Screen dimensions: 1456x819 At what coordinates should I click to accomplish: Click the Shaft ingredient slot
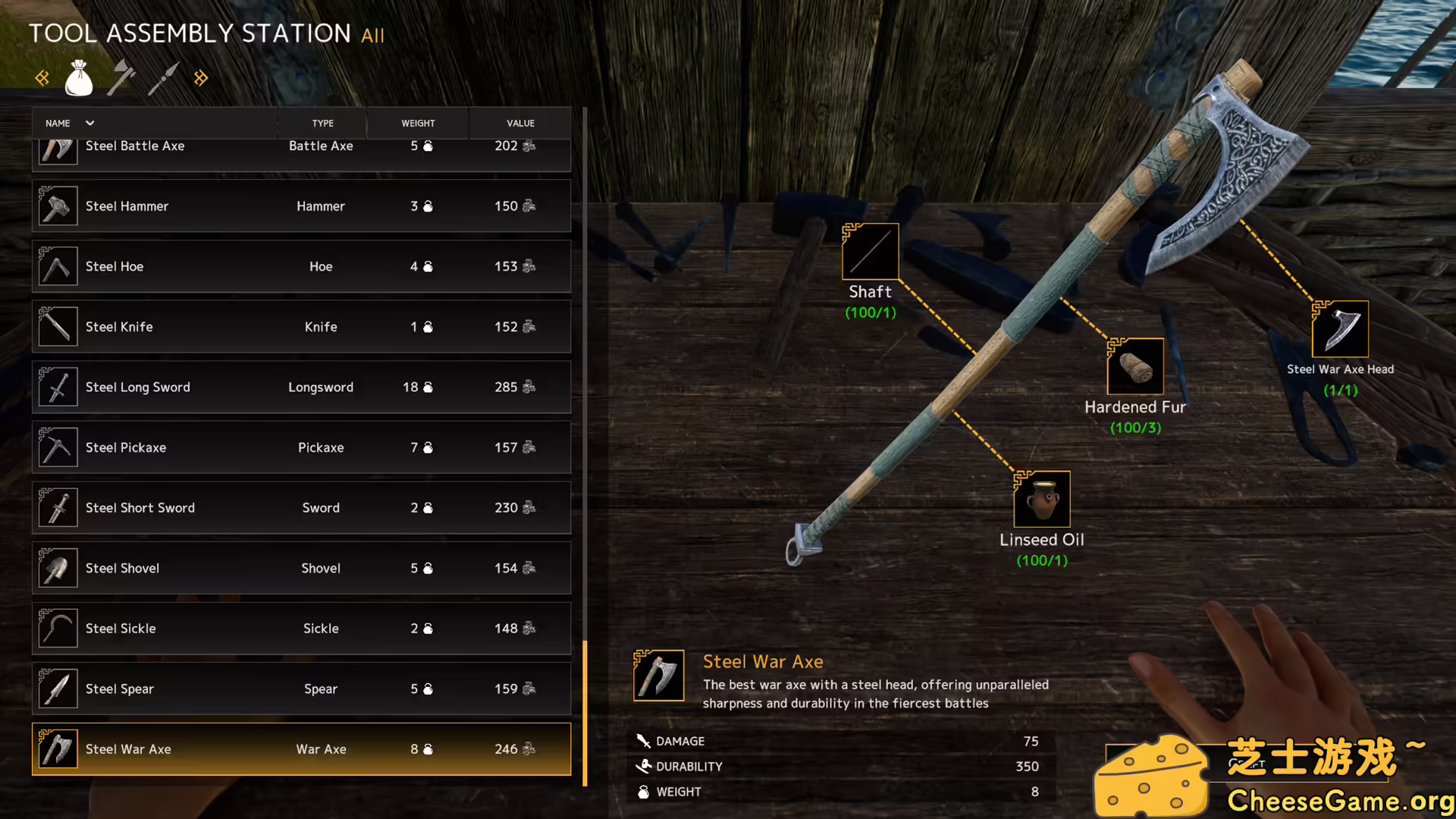click(871, 252)
